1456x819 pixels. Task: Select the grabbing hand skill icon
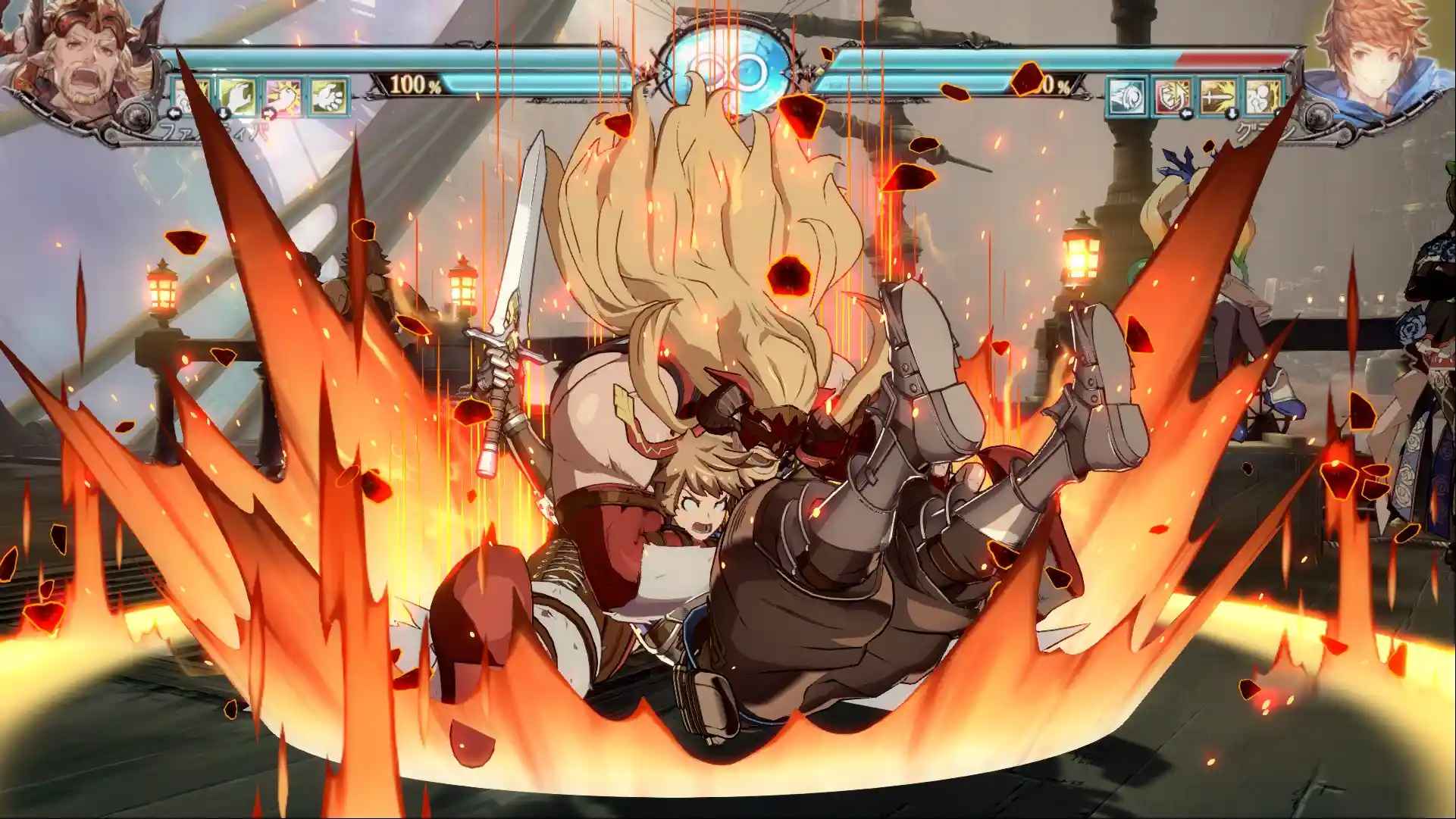pos(238,97)
